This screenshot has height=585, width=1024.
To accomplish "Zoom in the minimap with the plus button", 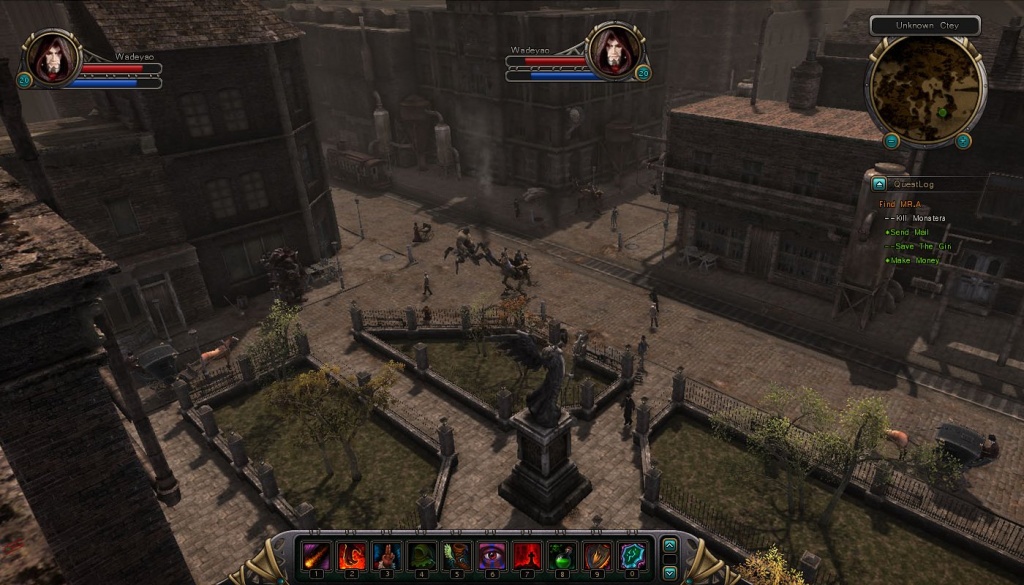I will pos(963,141).
